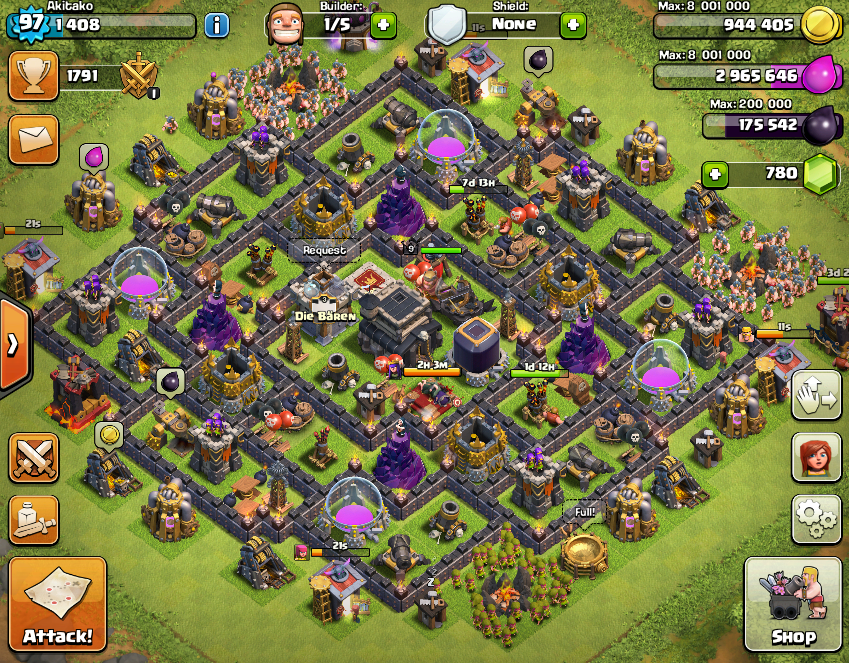Toggle the hand layout edit button
The width and height of the screenshot is (849, 663).
tap(816, 397)
